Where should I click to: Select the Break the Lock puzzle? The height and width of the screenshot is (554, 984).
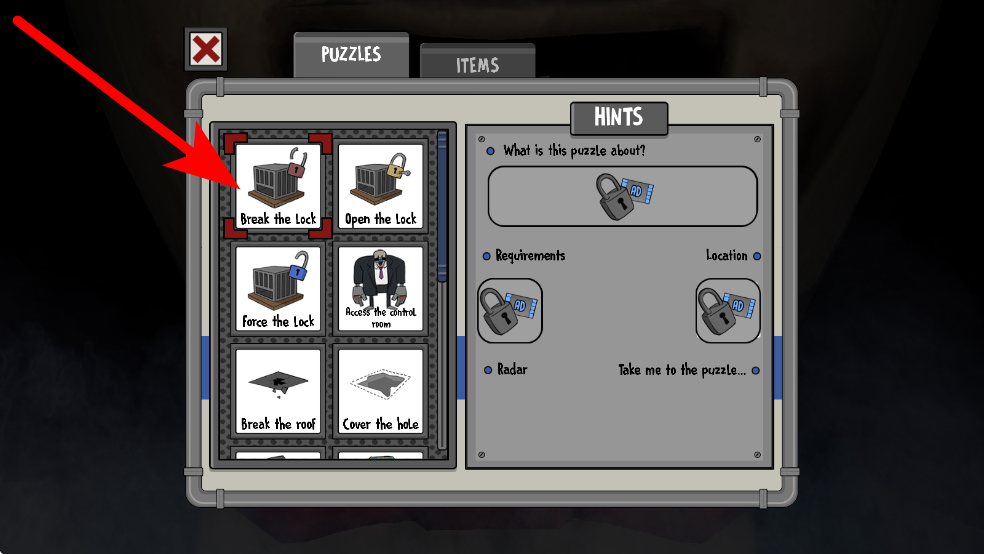pyautogui.click(x=278, y=186)
